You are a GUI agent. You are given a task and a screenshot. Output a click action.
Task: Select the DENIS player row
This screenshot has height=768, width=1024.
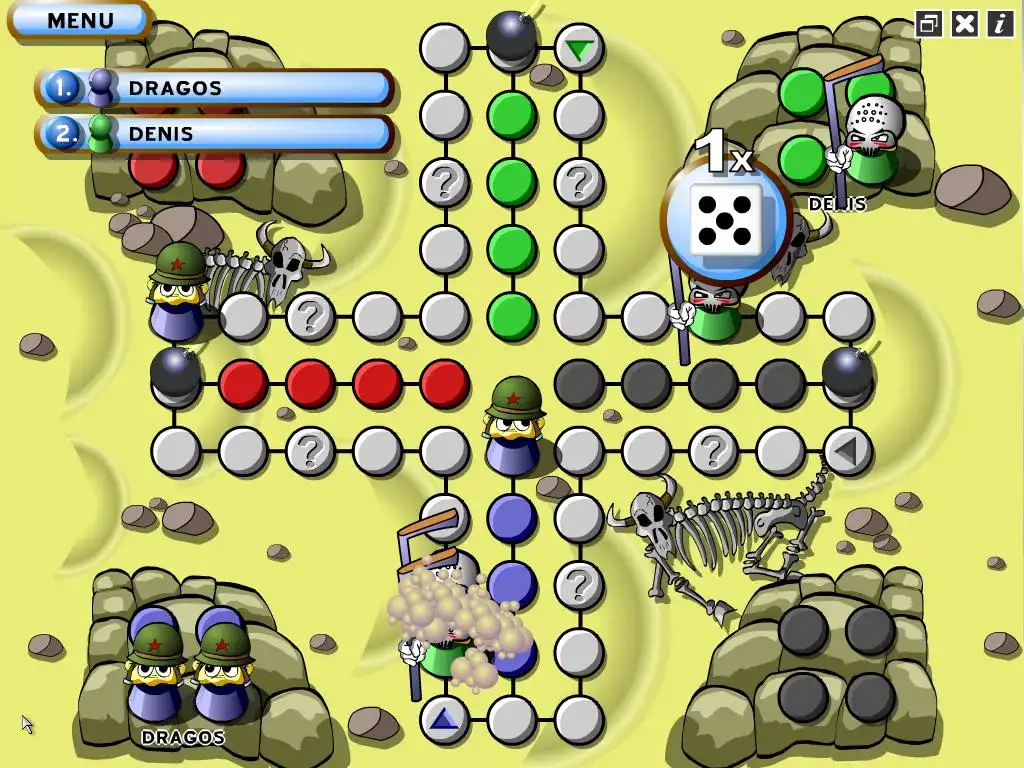tap(215, 133)
